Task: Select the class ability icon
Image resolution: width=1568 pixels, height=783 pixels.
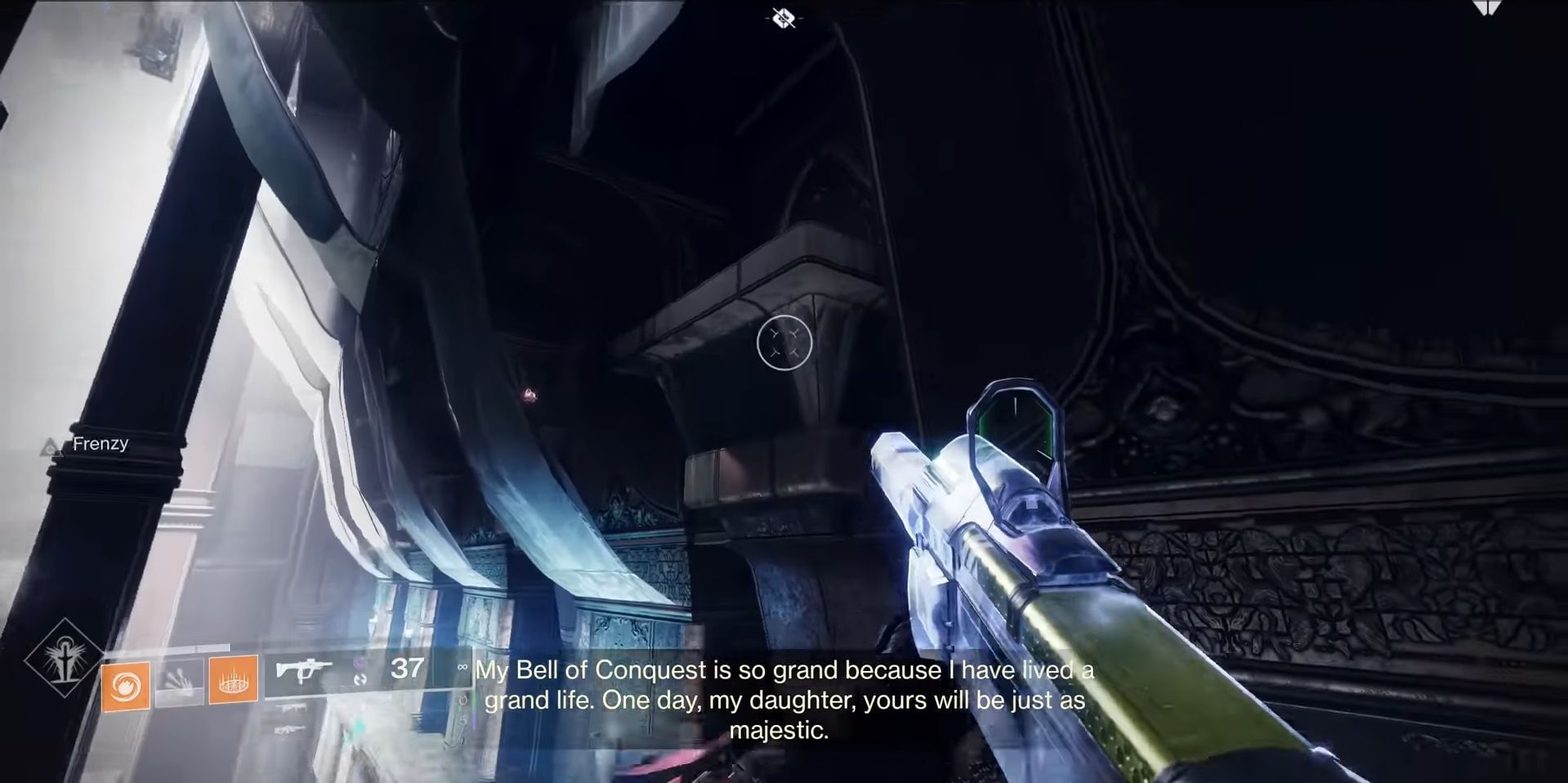Action: pos(234,681)
